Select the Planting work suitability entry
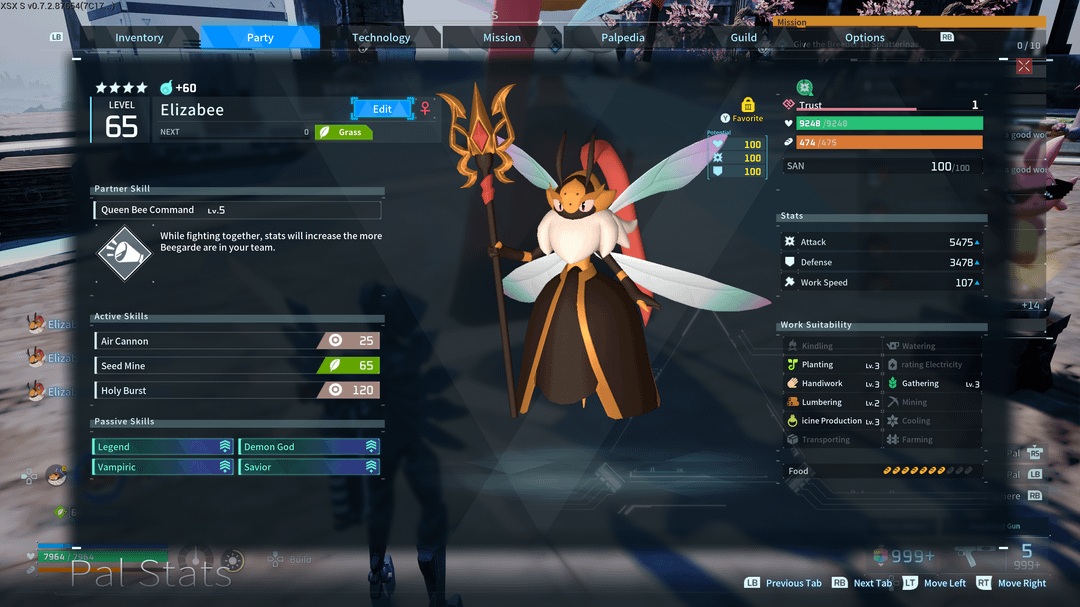 tap(832, 365)
